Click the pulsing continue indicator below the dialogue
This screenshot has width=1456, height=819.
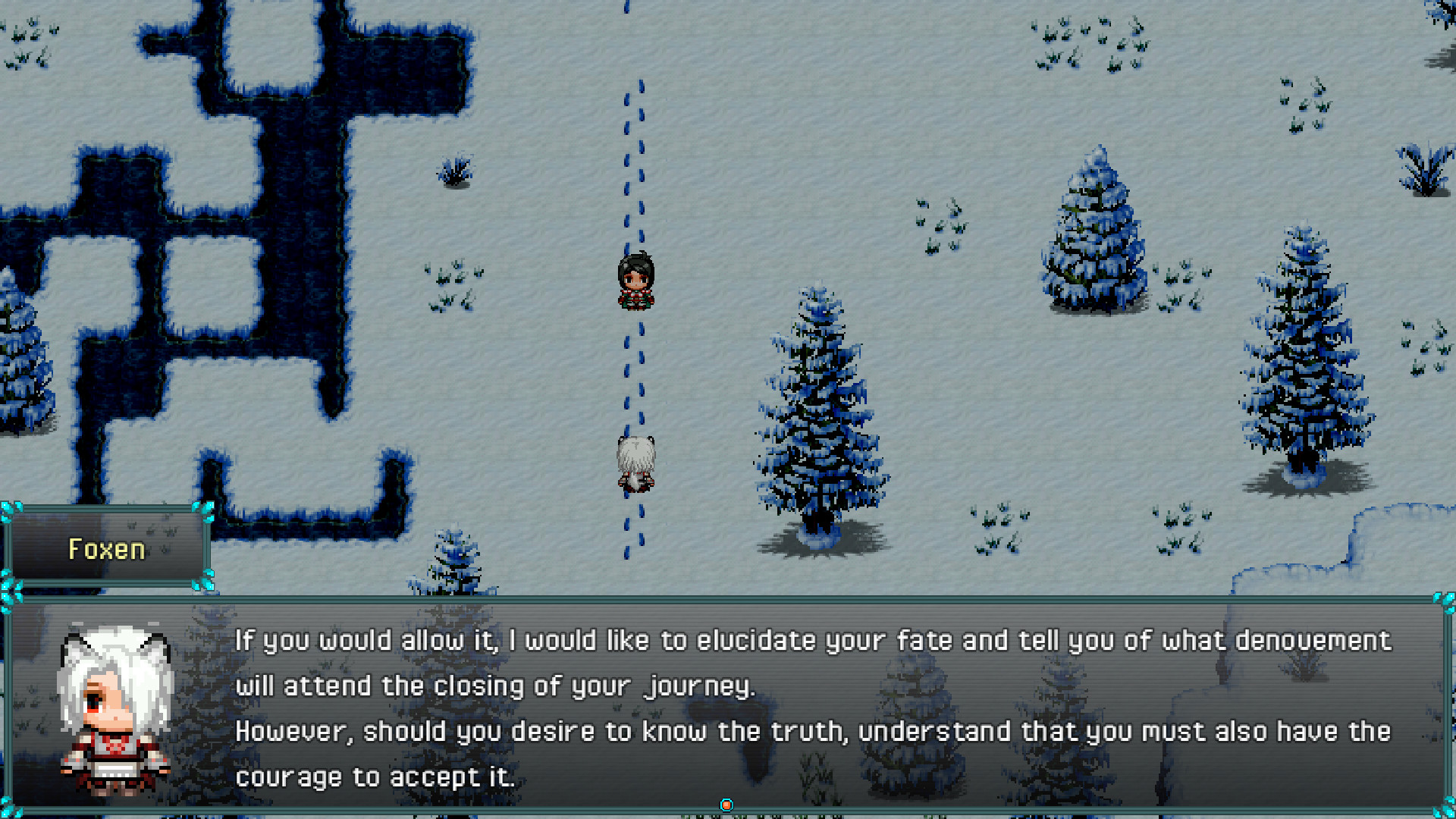pyautogui.click(x=727, y=805)
